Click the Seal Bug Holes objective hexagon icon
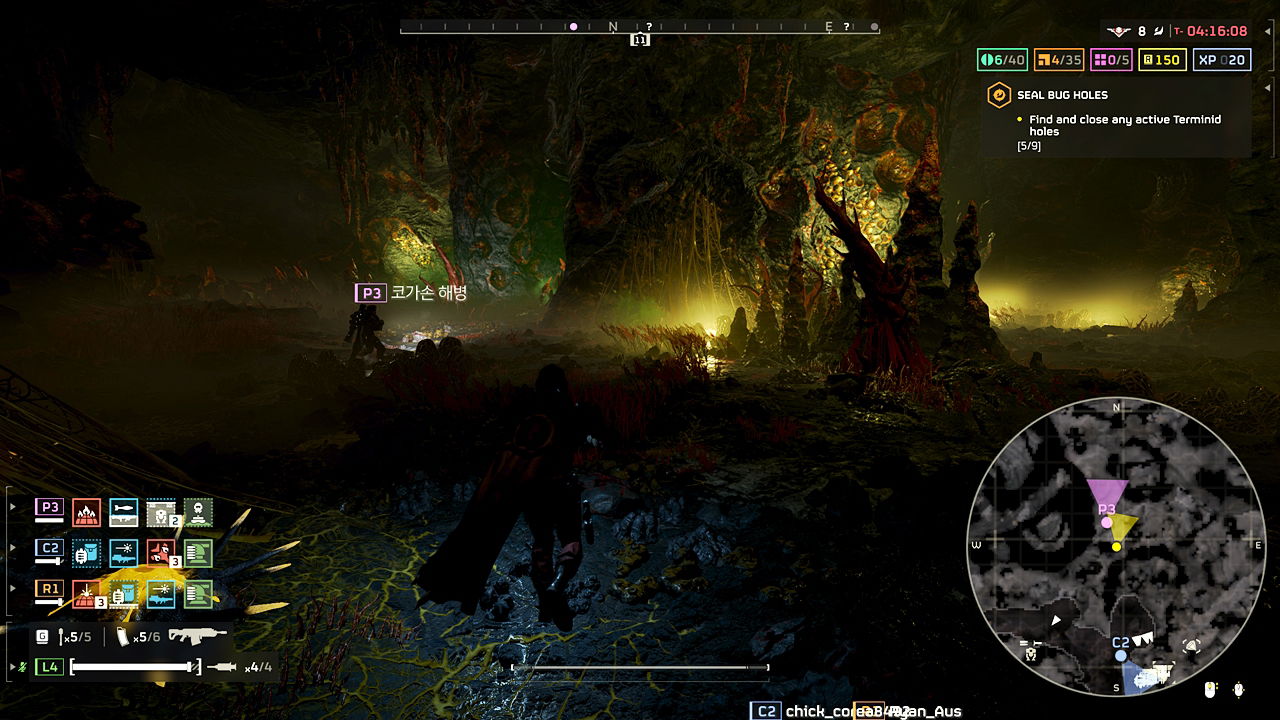The width and height of the screenshot is (1280, 720). tap(999, 95)
